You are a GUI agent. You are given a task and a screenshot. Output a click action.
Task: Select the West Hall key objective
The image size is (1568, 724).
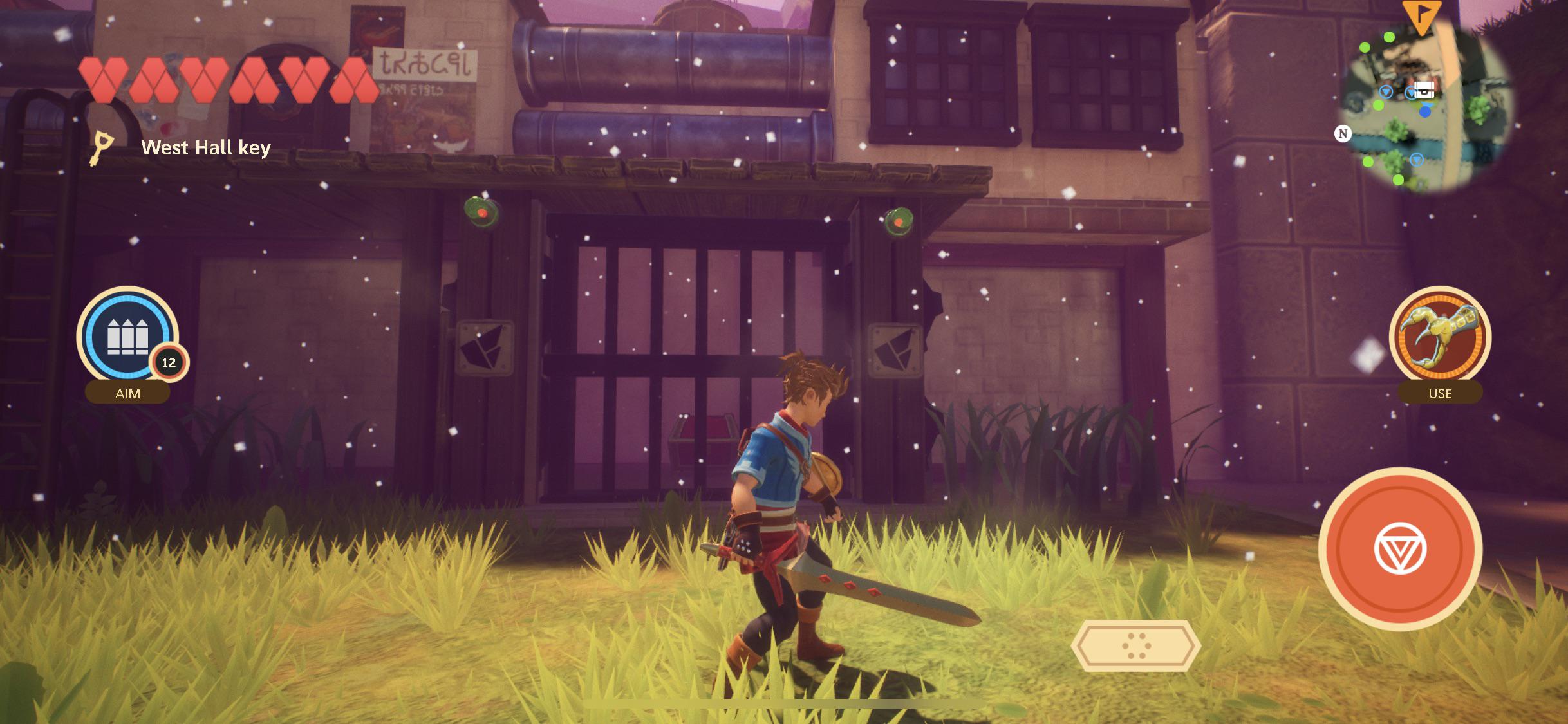click(205, 148)
